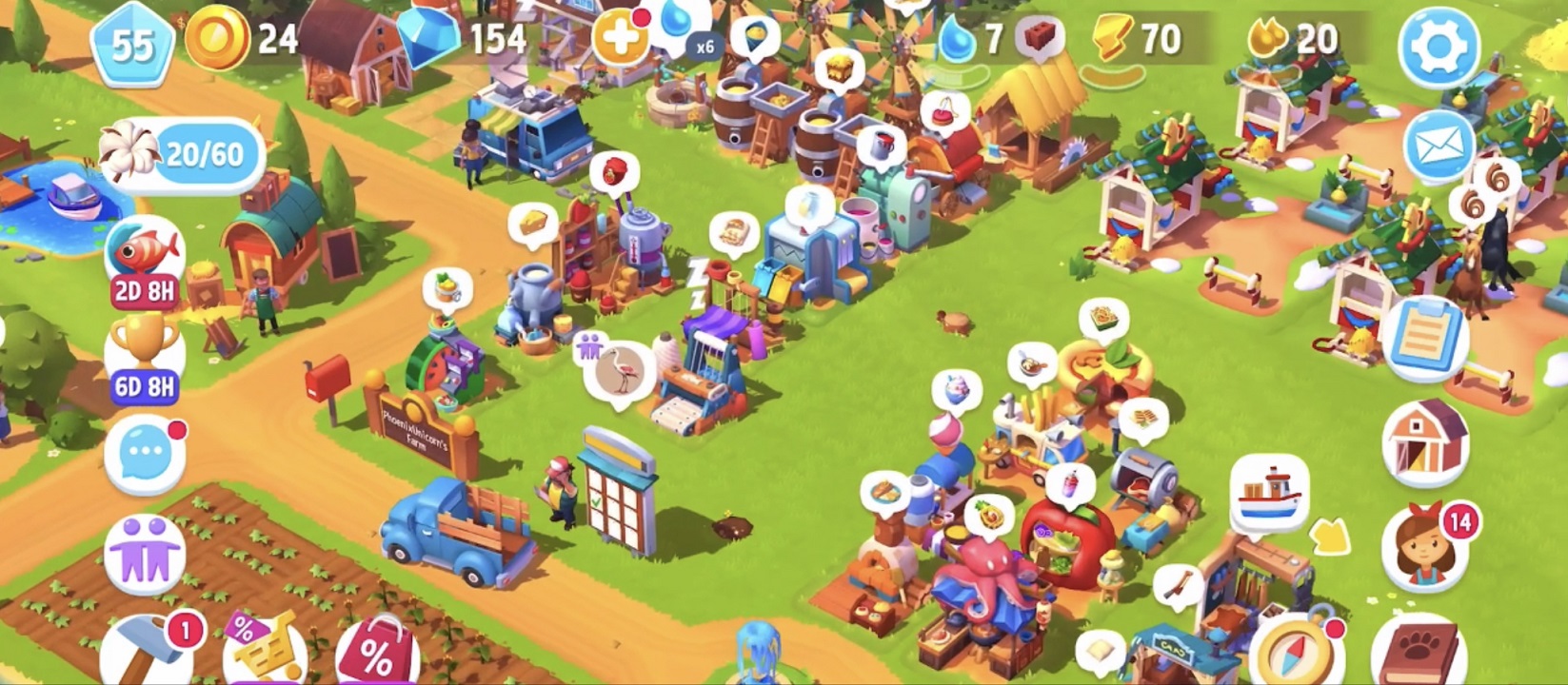Open the girl's orders showing 14 requests
1568x685 pixels.
pyautogui.click(x=1421, y=543)
